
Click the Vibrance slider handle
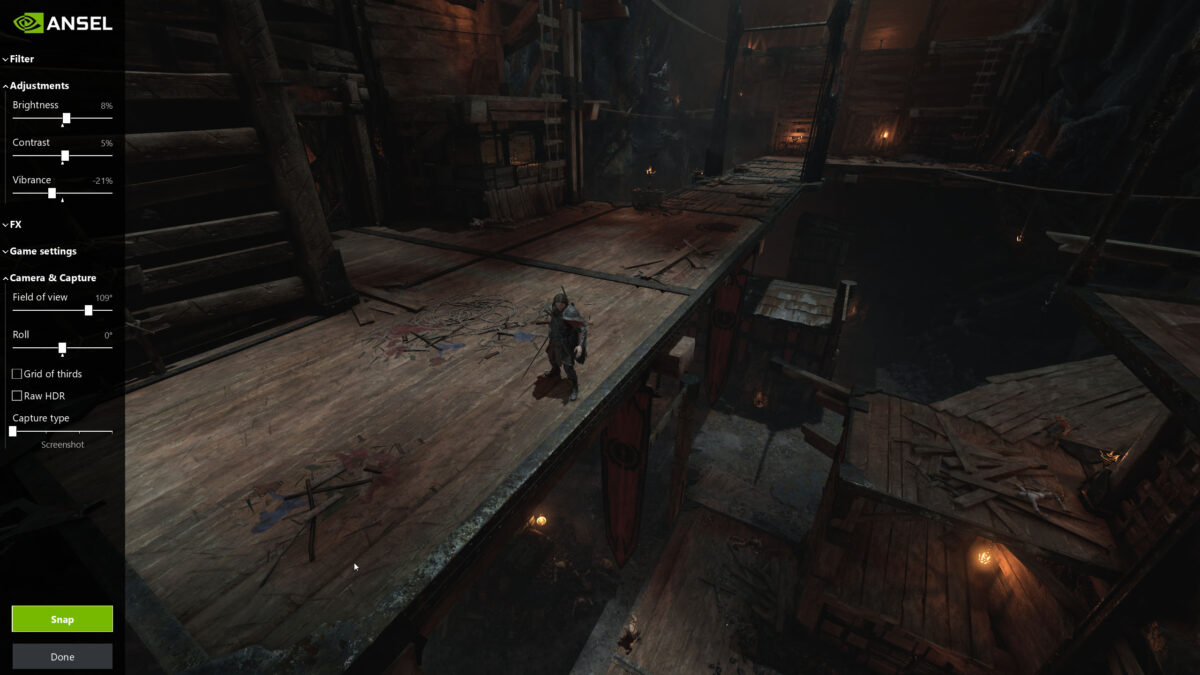52,193
